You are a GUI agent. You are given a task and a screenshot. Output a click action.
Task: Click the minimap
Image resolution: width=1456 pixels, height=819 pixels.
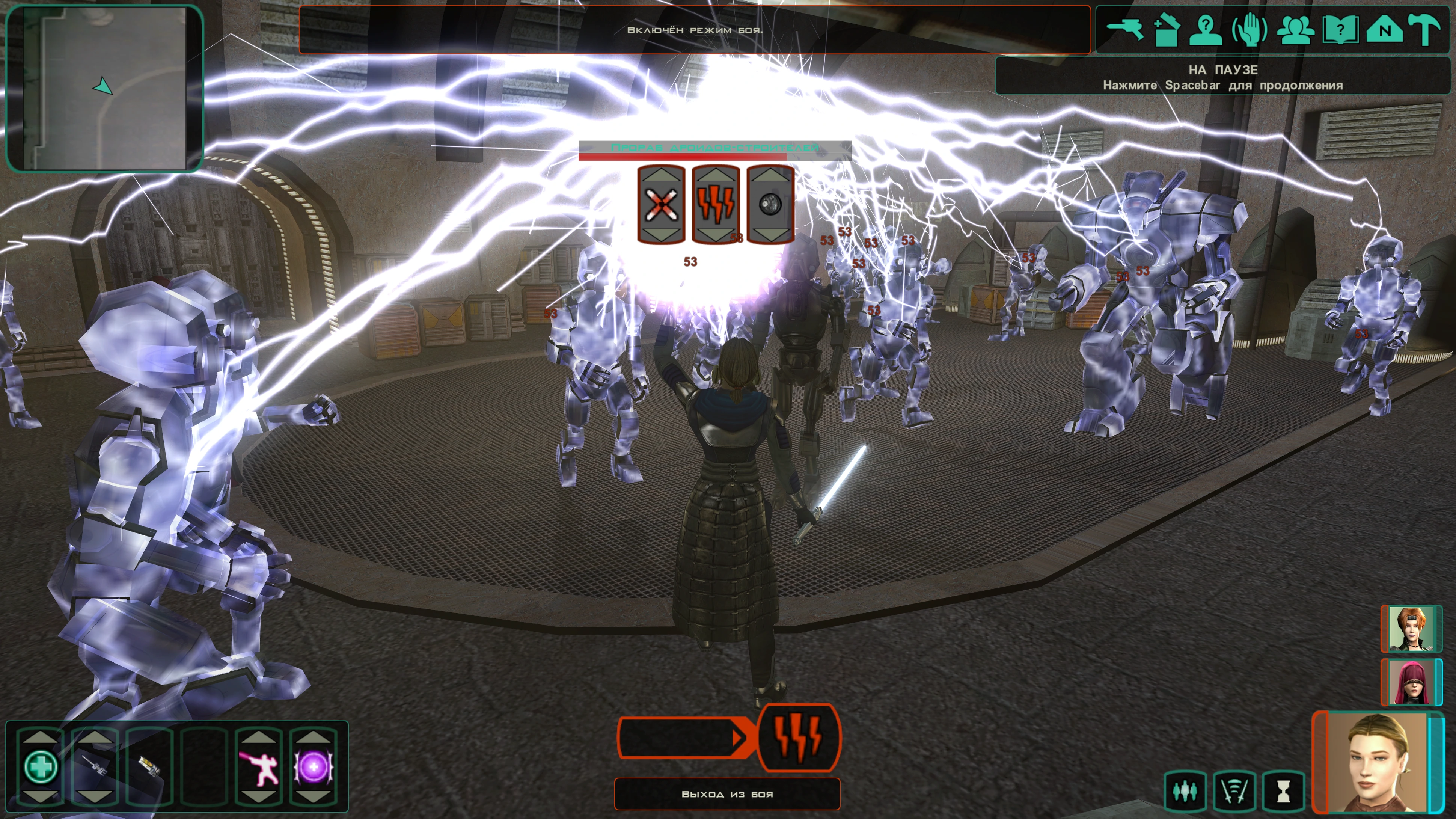point(104,87)
